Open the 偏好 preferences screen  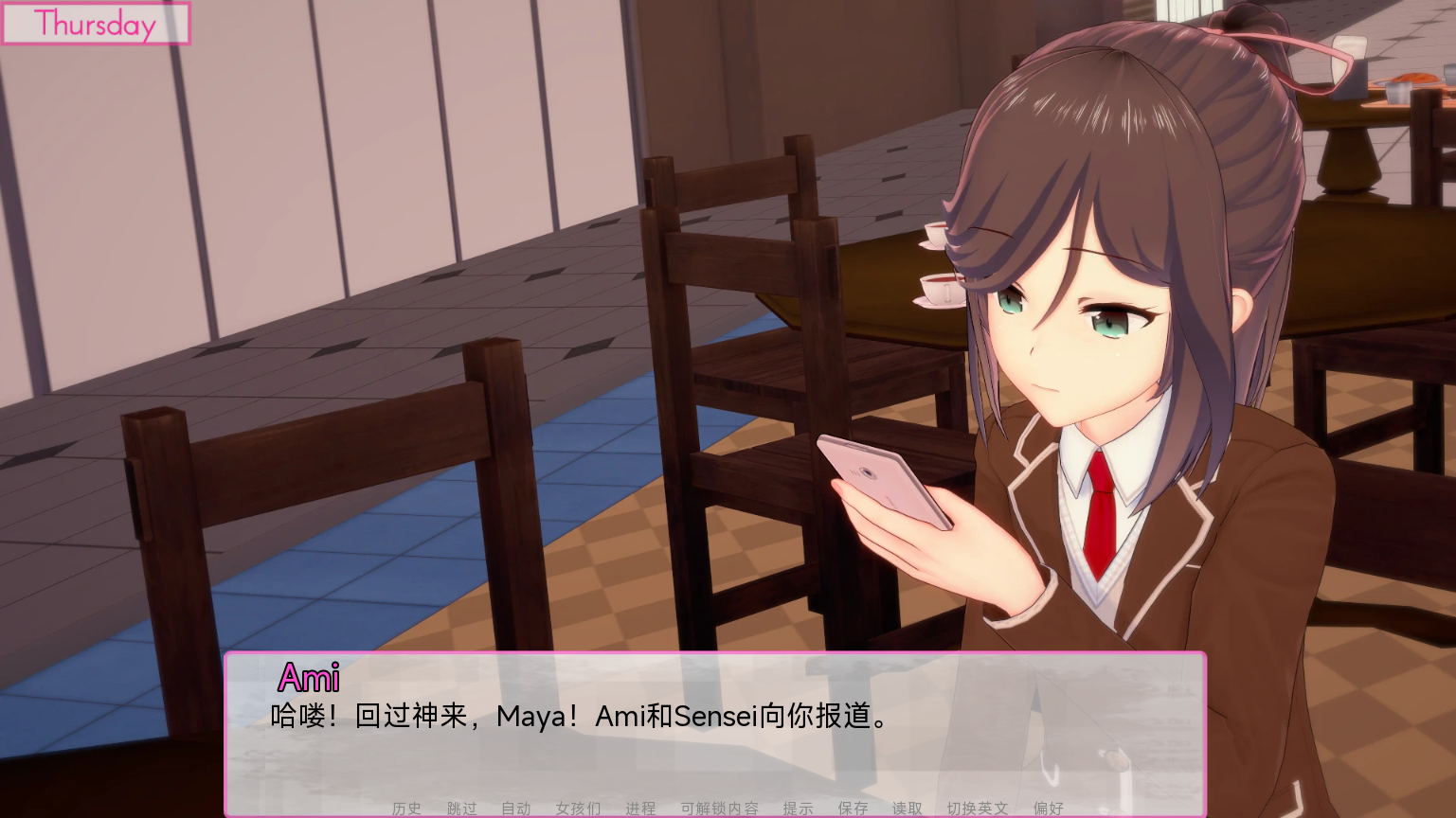(1048, 808)
